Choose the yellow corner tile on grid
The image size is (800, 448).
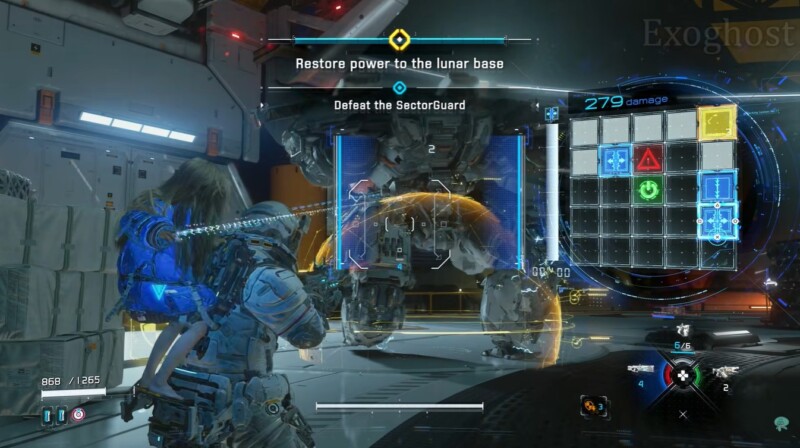click(x=716, y=124)
